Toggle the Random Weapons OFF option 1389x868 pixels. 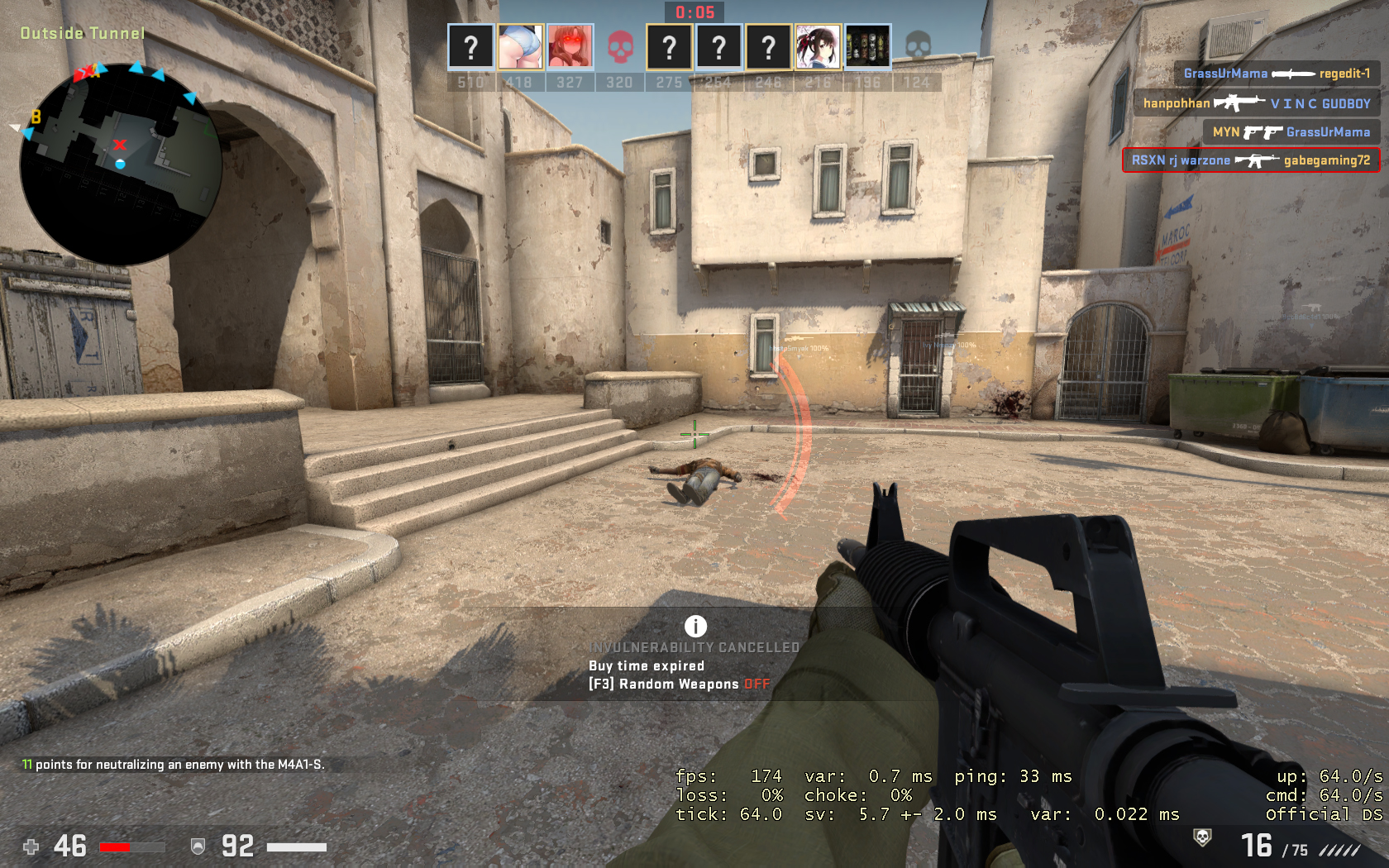[757, 684]
